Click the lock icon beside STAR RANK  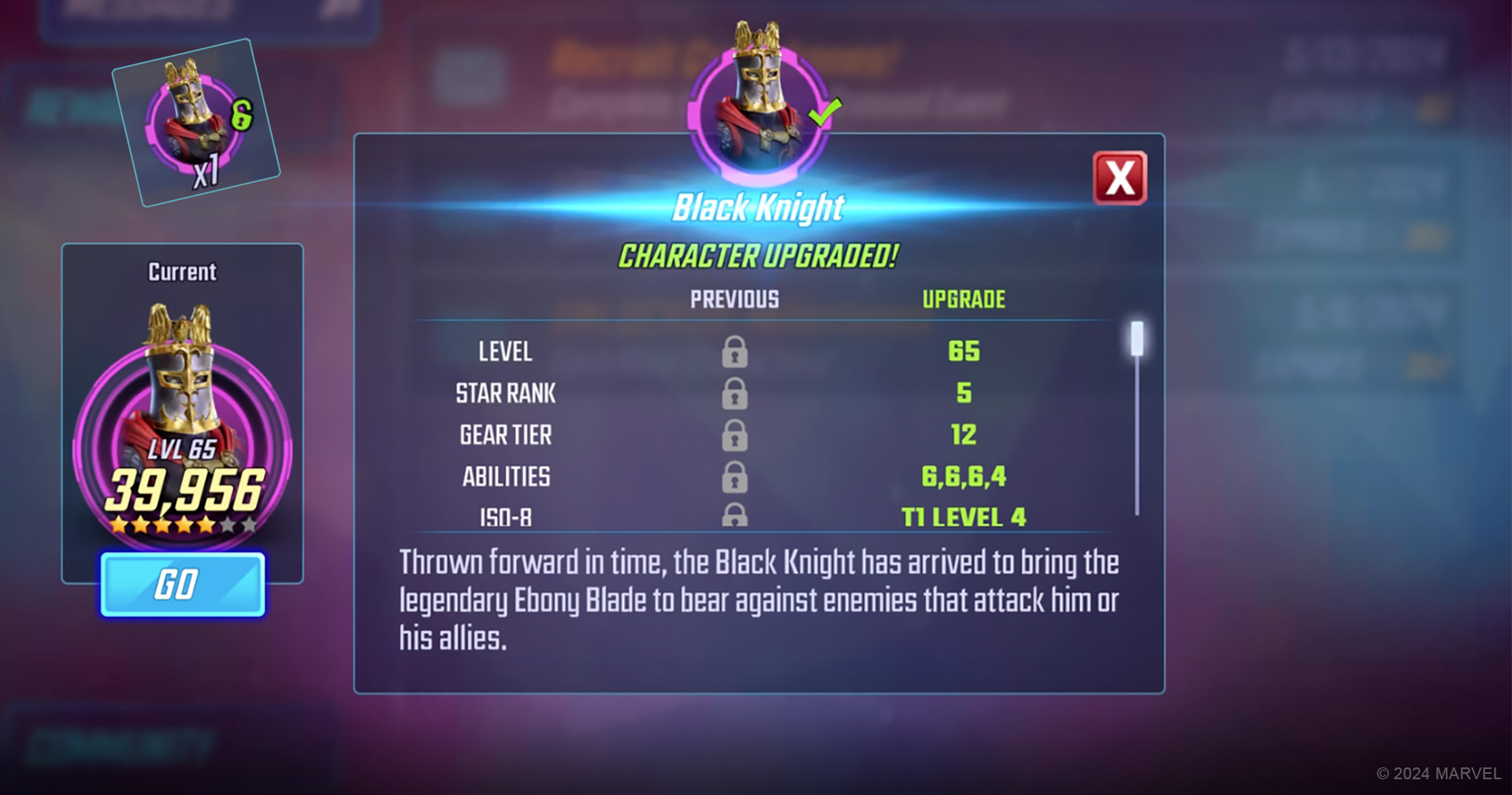click(x=734, y=392)
